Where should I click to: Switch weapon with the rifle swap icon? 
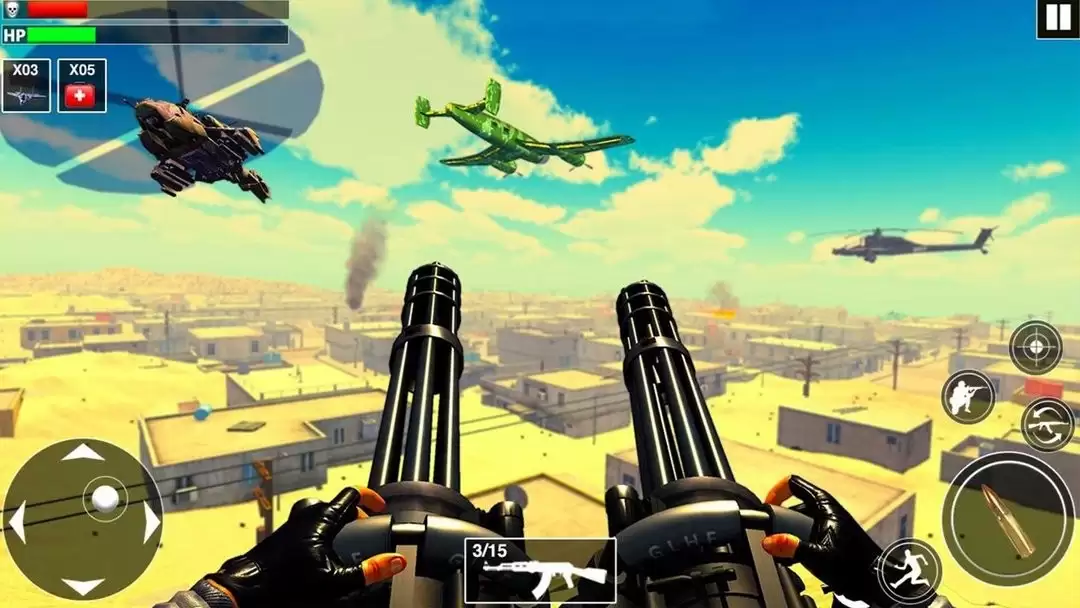click(1047, 424)
